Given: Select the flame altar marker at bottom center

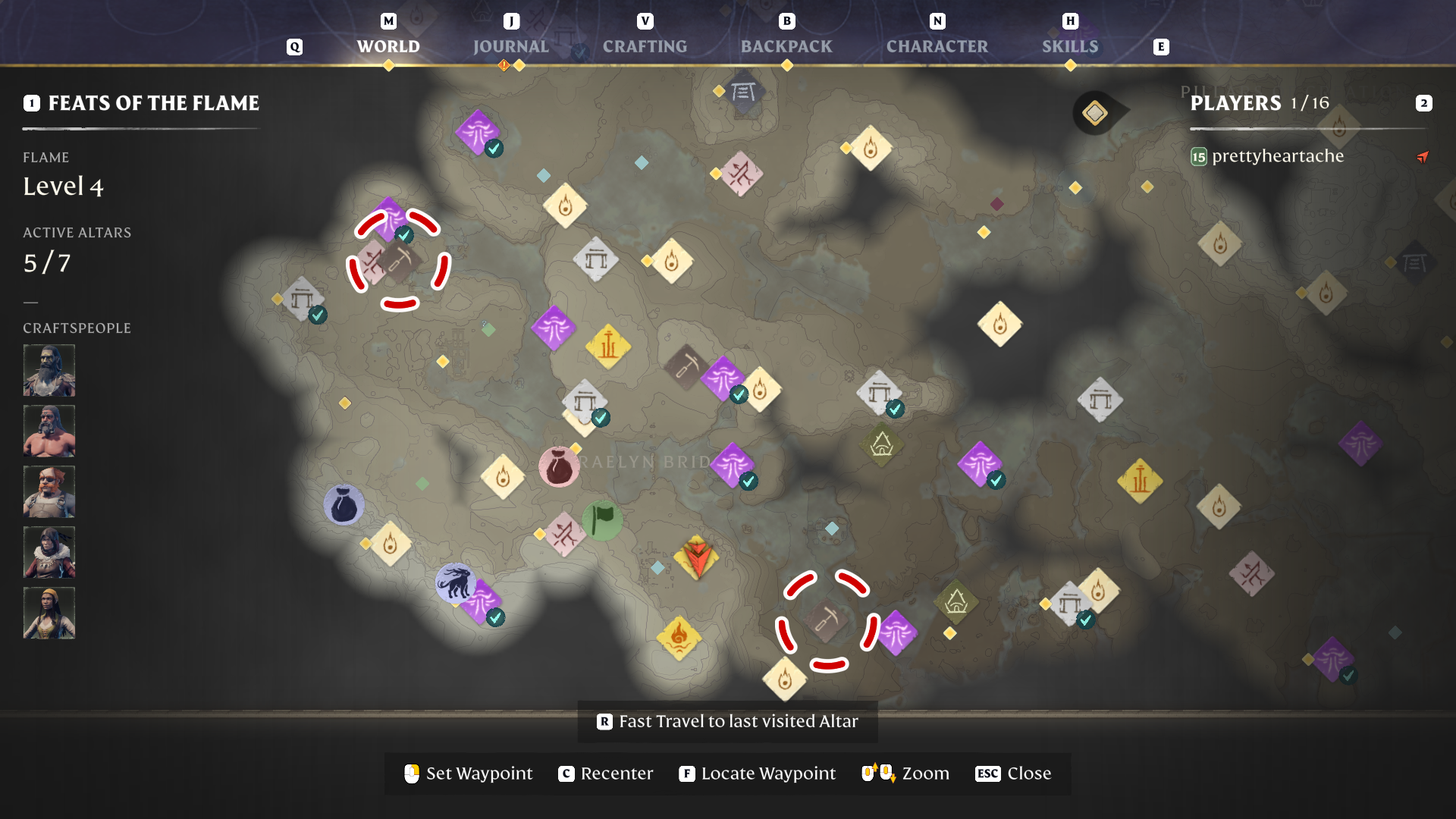Looking at the screenshot, I should tap(786, 681).
